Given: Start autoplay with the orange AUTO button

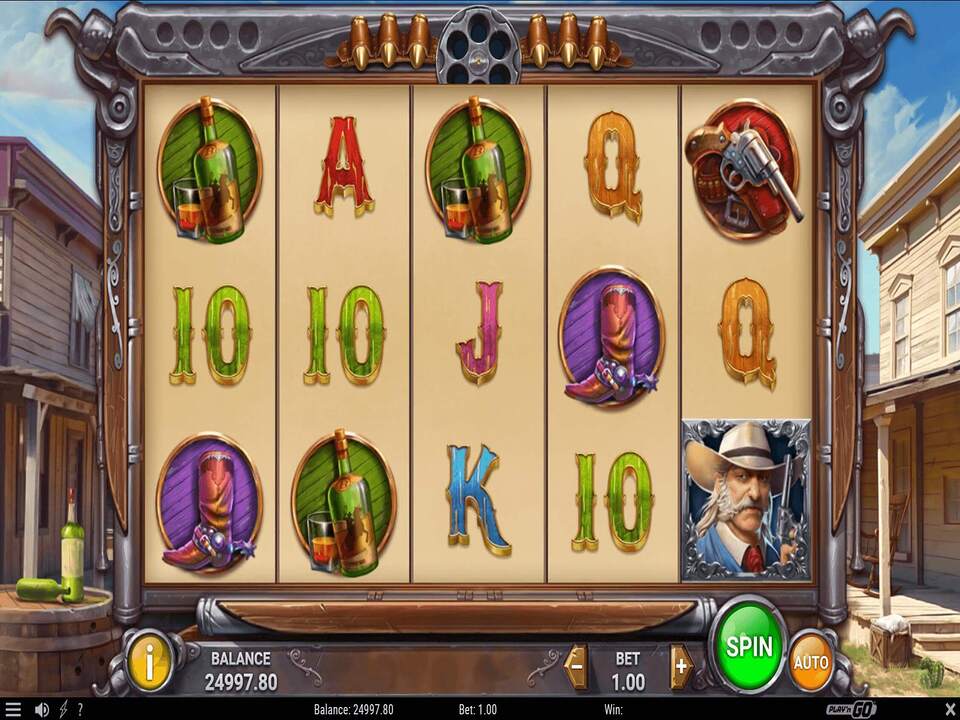Looking at the screenshot, I should pos(811,661).
